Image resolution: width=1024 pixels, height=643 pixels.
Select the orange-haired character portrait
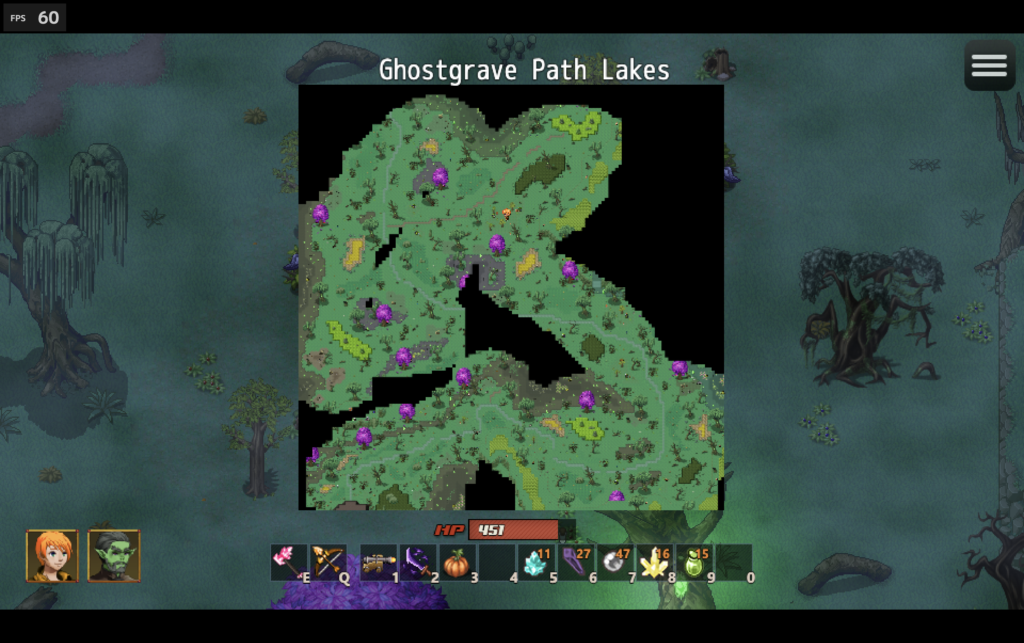52,556
